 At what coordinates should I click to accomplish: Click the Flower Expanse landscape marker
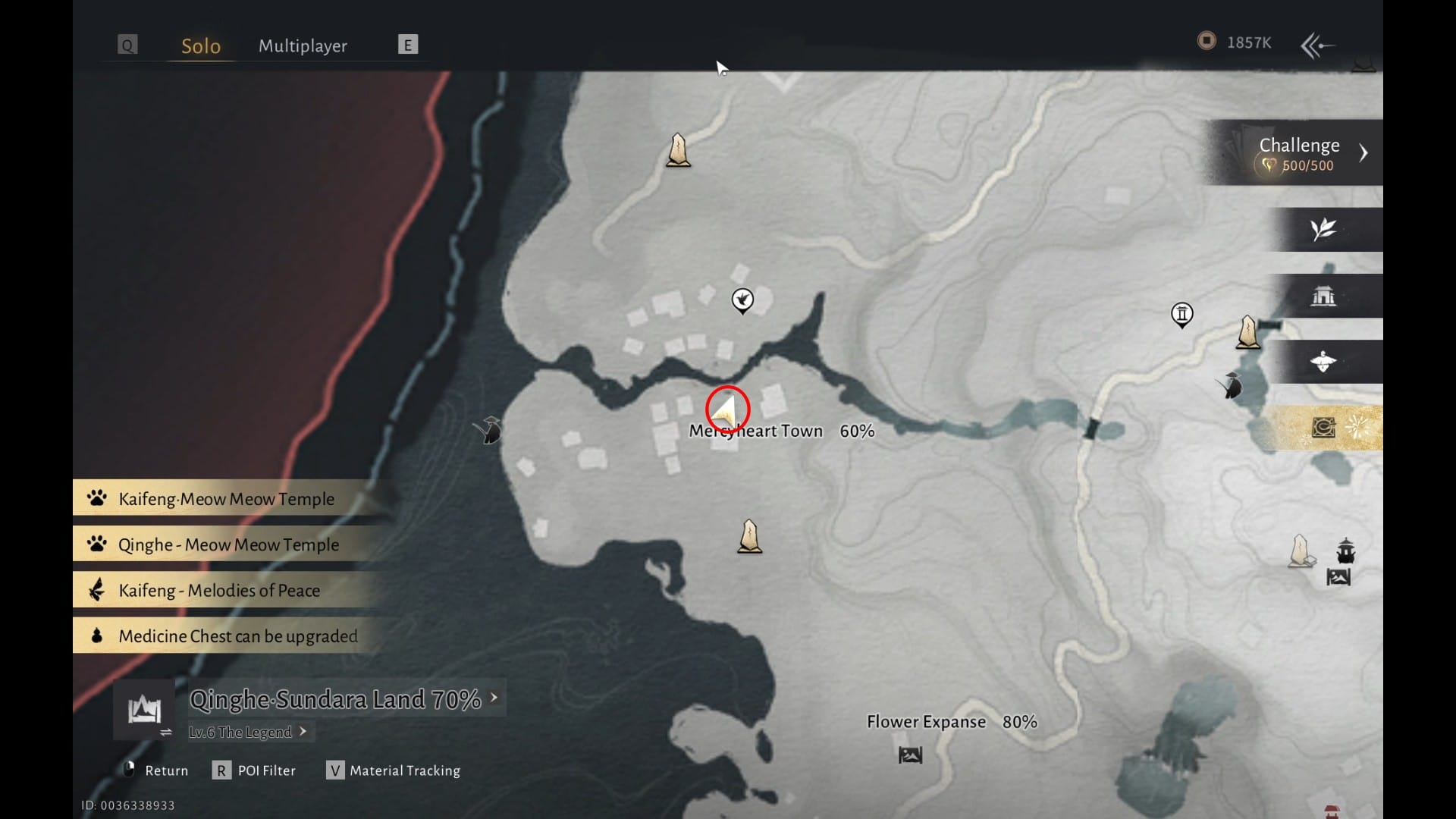tap(910, 755)
